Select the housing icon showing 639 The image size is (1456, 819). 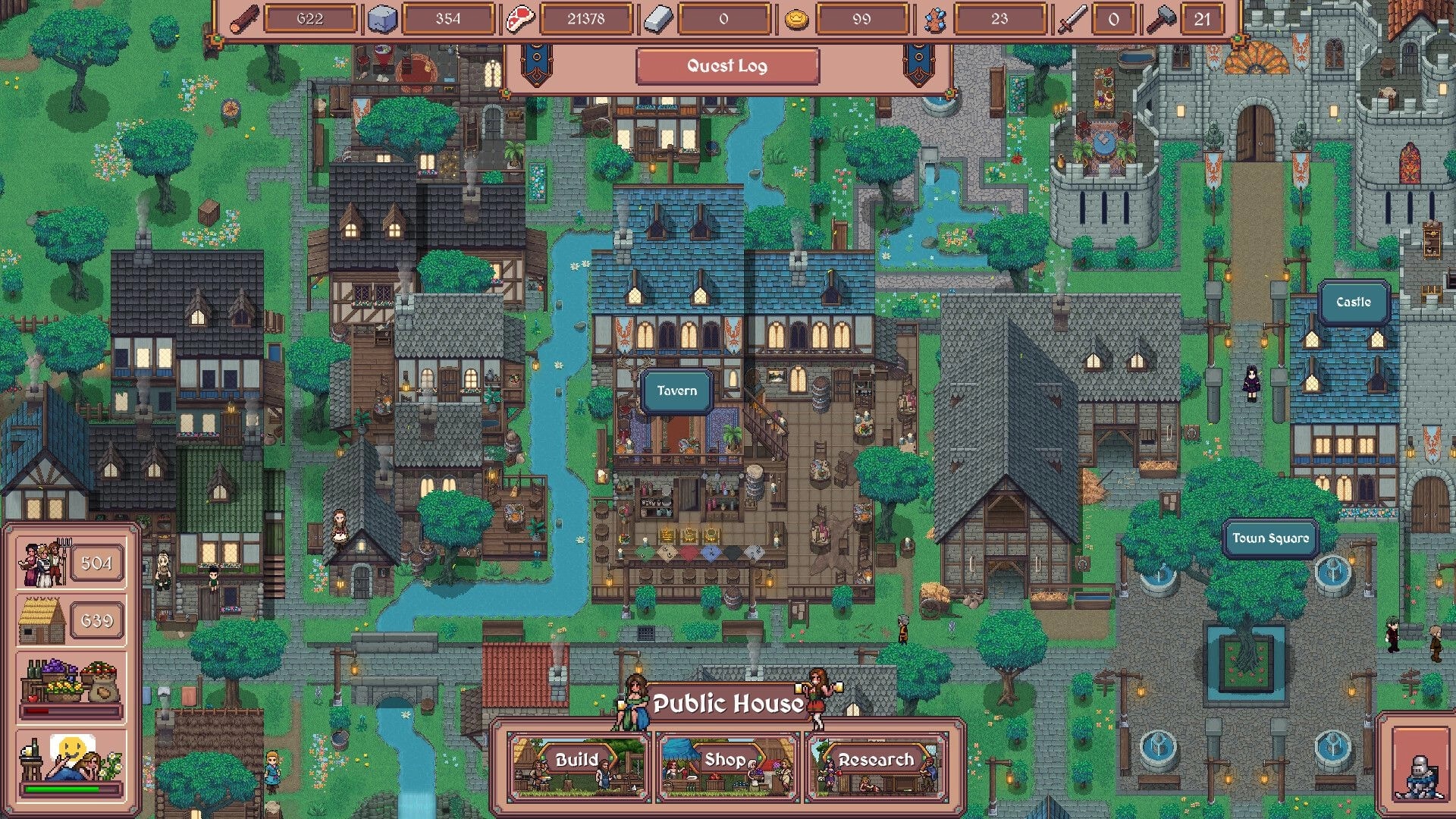pyautogui.click(x=42, y=620)
